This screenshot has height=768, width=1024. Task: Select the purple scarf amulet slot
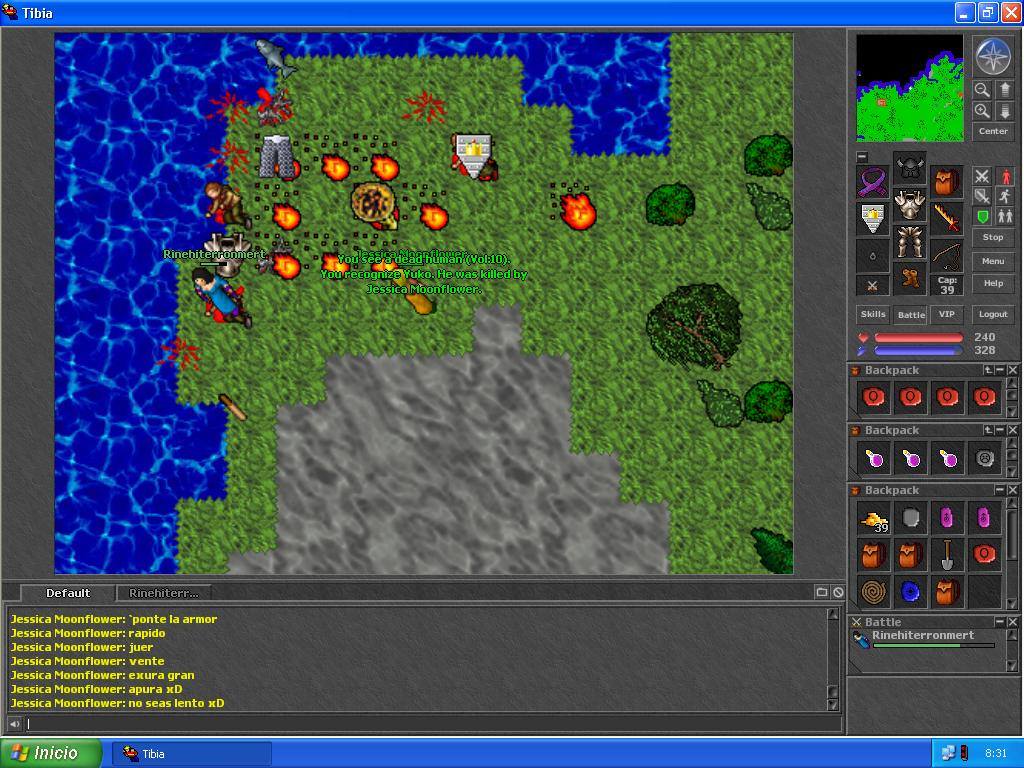[873, 182]
